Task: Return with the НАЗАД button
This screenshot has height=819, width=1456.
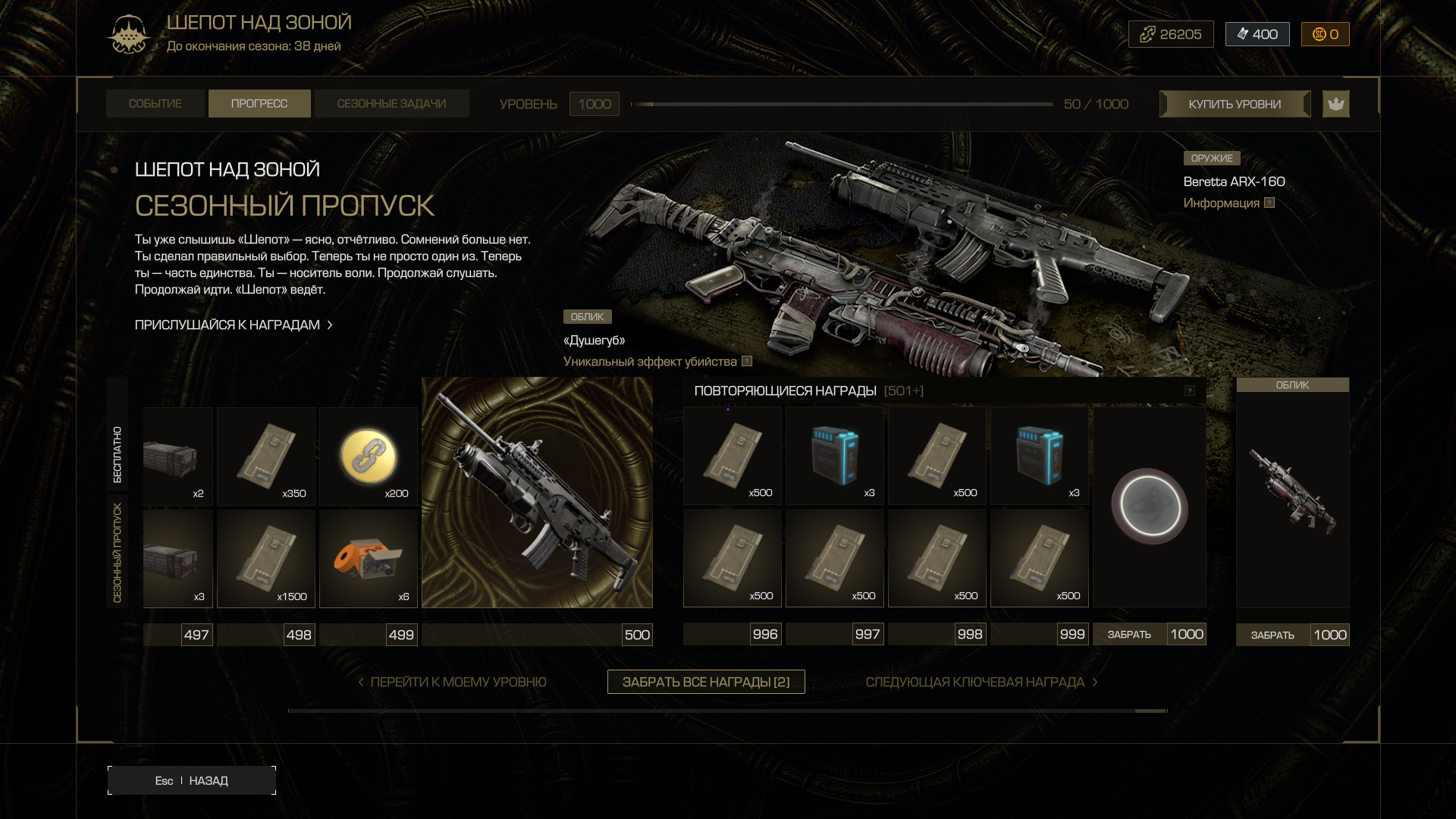Action: [192, 780]
